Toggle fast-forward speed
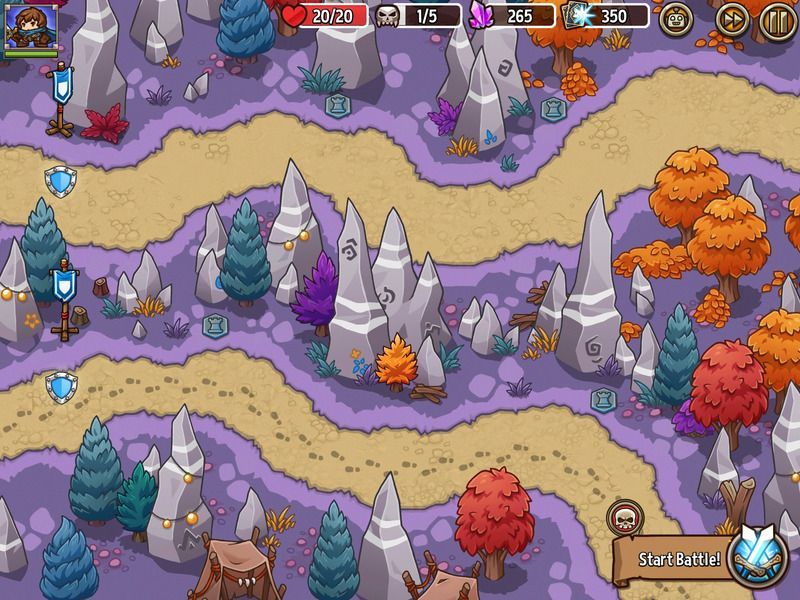 click(733, 19)
